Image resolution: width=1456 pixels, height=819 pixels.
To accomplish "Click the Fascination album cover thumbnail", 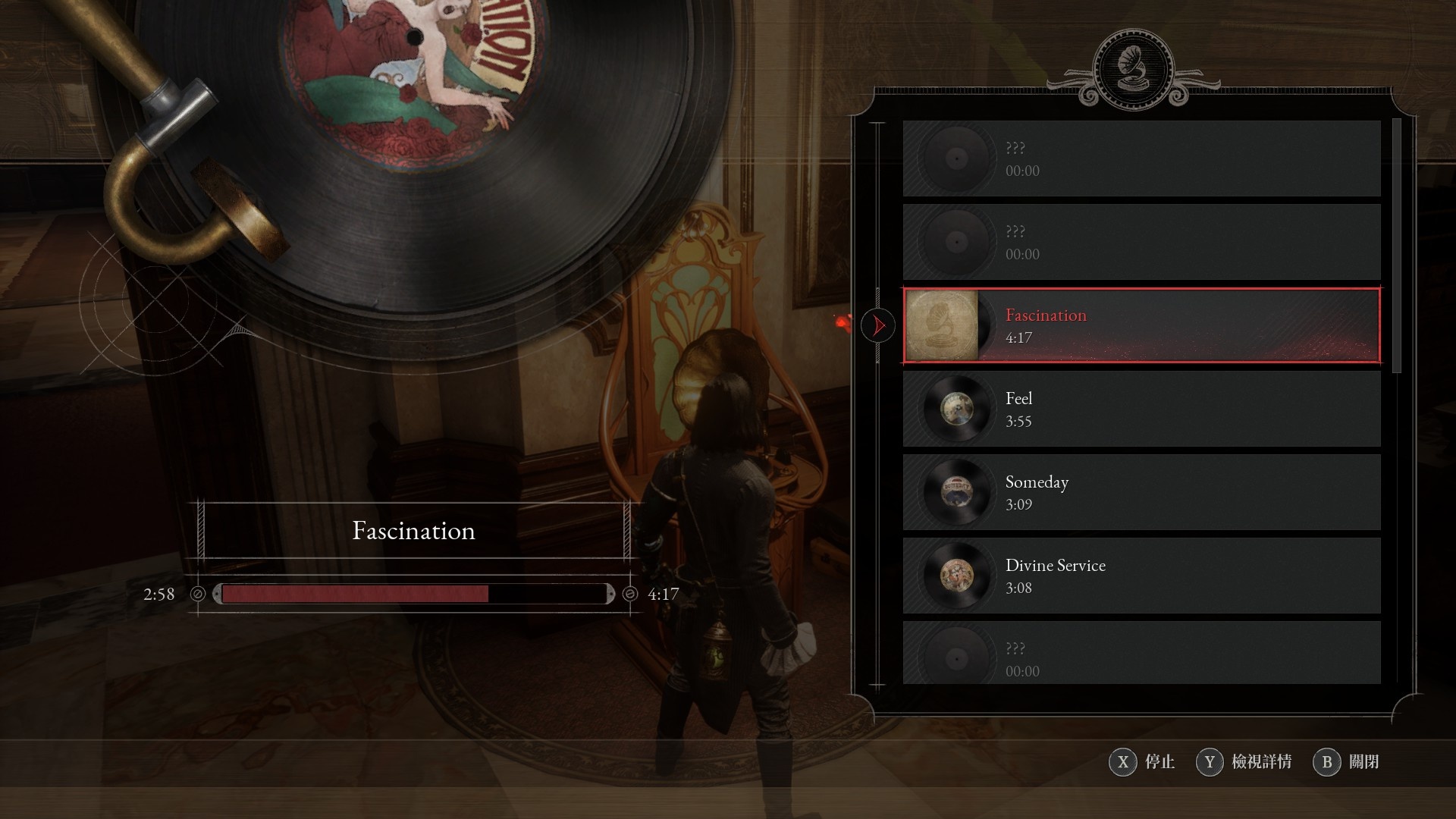I will (x=943, y=326).
